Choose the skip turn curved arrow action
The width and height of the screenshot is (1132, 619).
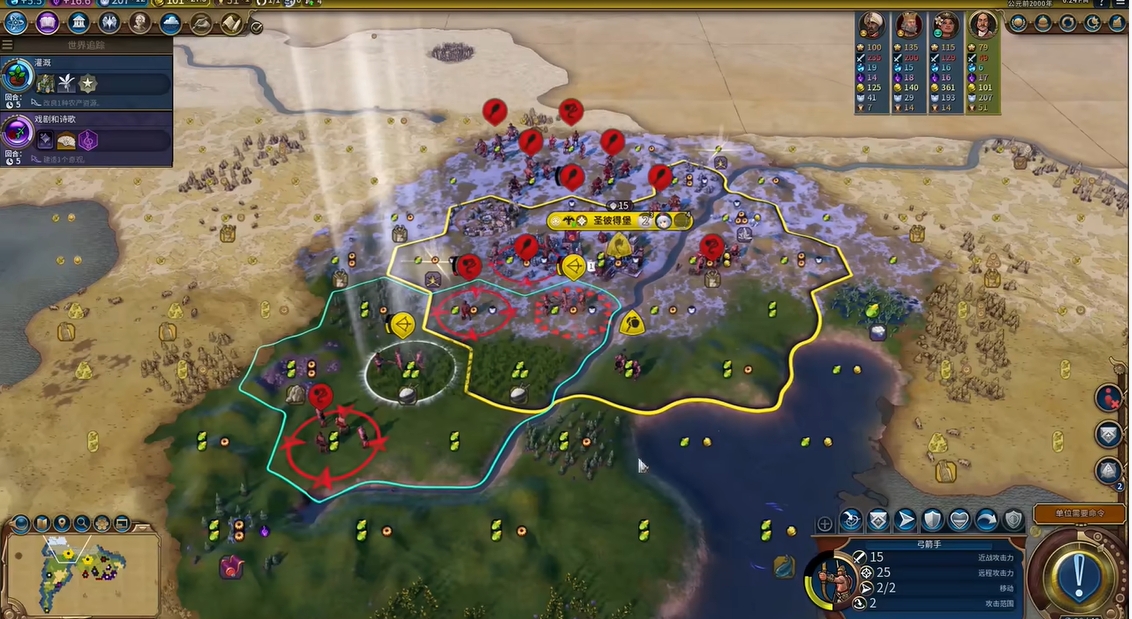(986, 520)
